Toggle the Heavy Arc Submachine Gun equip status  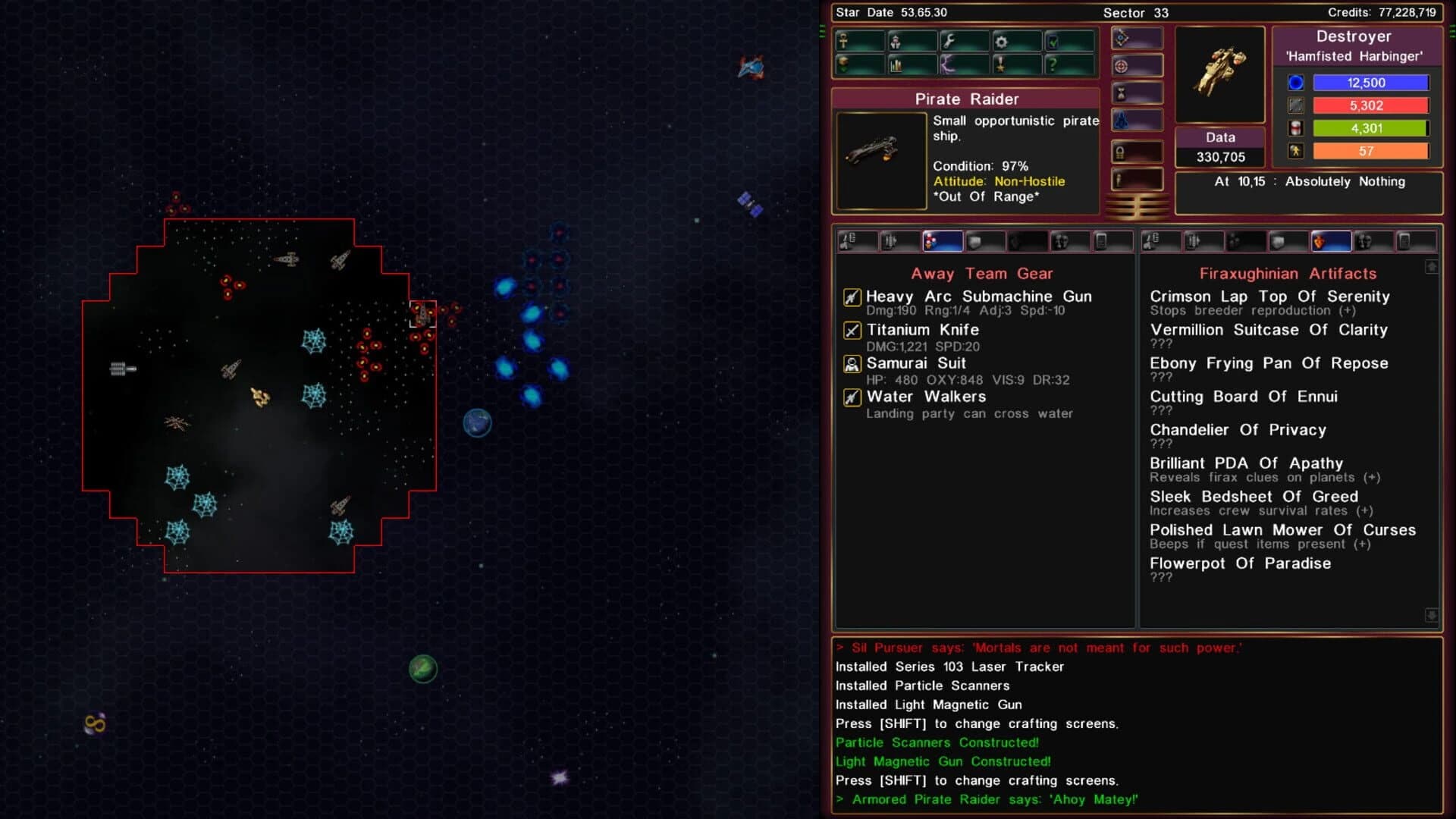point(851,297)
